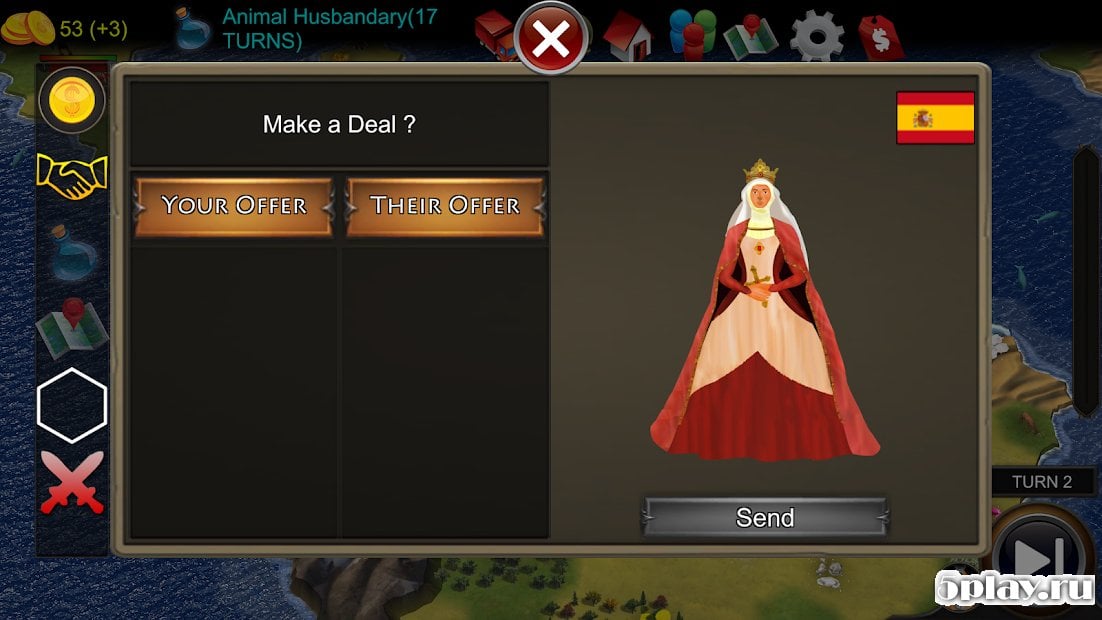Open the Your Offer list

pos(233,206)
